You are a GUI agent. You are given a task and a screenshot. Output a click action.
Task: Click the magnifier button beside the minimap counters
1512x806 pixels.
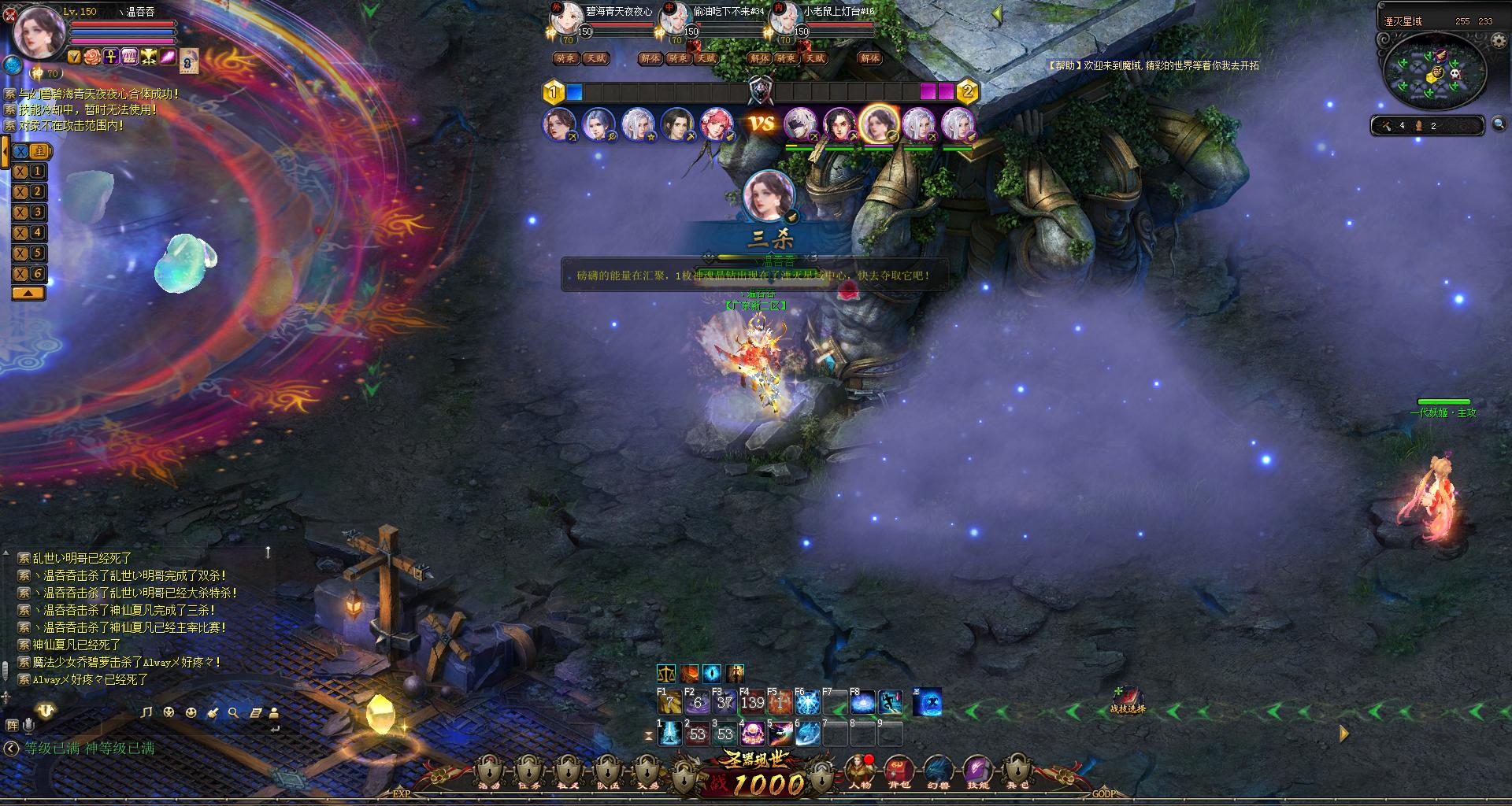pos(1499,124)
